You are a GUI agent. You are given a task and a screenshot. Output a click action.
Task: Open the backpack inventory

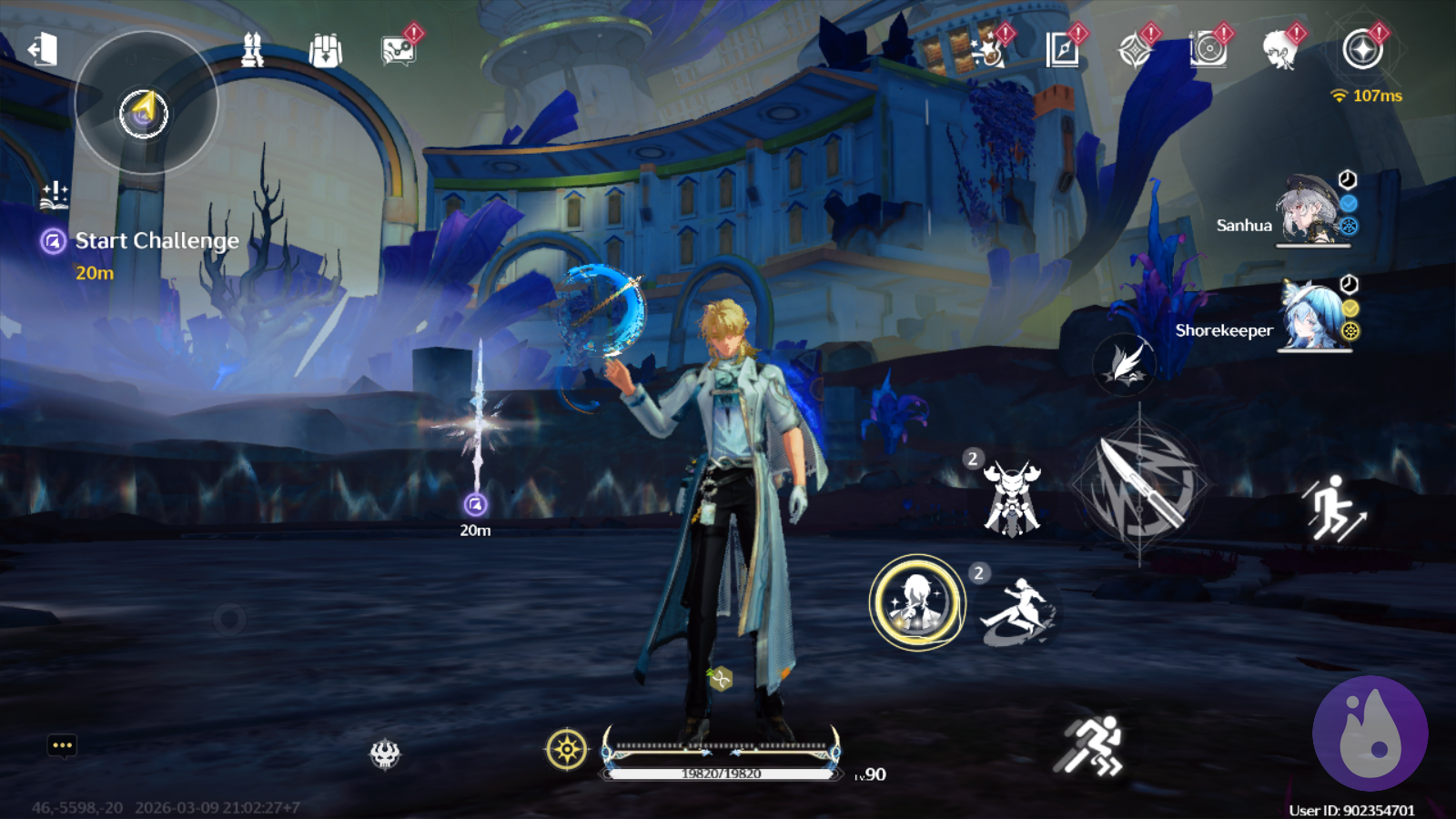click(x=325, y=51)
